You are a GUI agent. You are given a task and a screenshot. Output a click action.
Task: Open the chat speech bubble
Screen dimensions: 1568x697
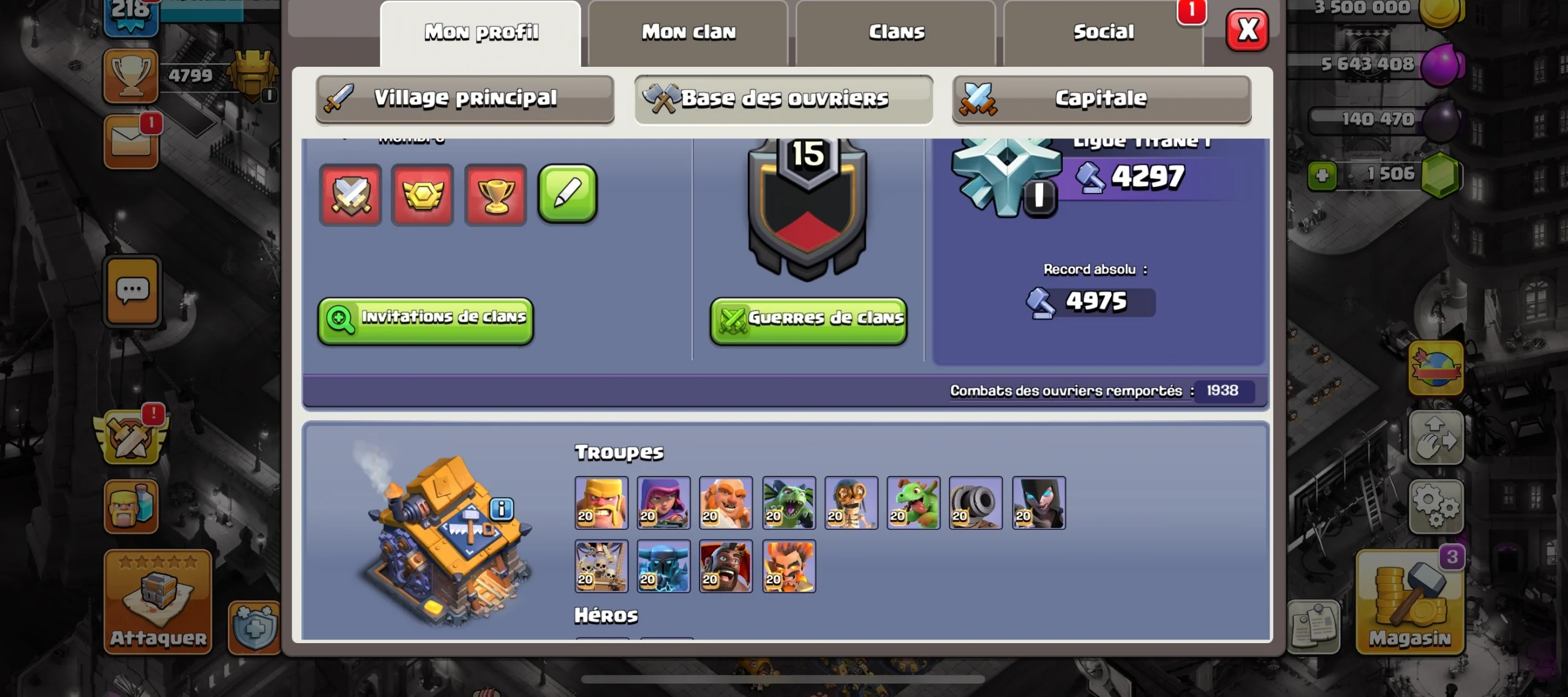click(x=132, y=291)
